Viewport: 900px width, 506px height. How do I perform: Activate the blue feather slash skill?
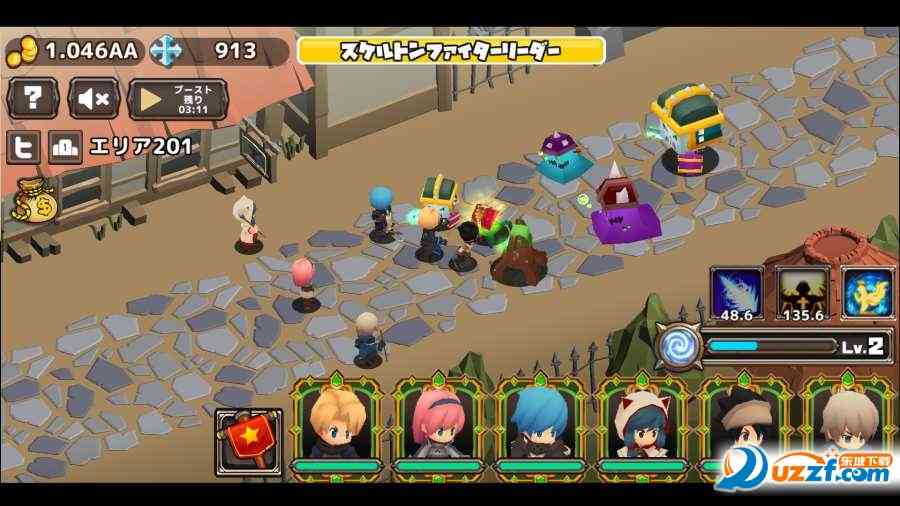(x=736, y=289)
